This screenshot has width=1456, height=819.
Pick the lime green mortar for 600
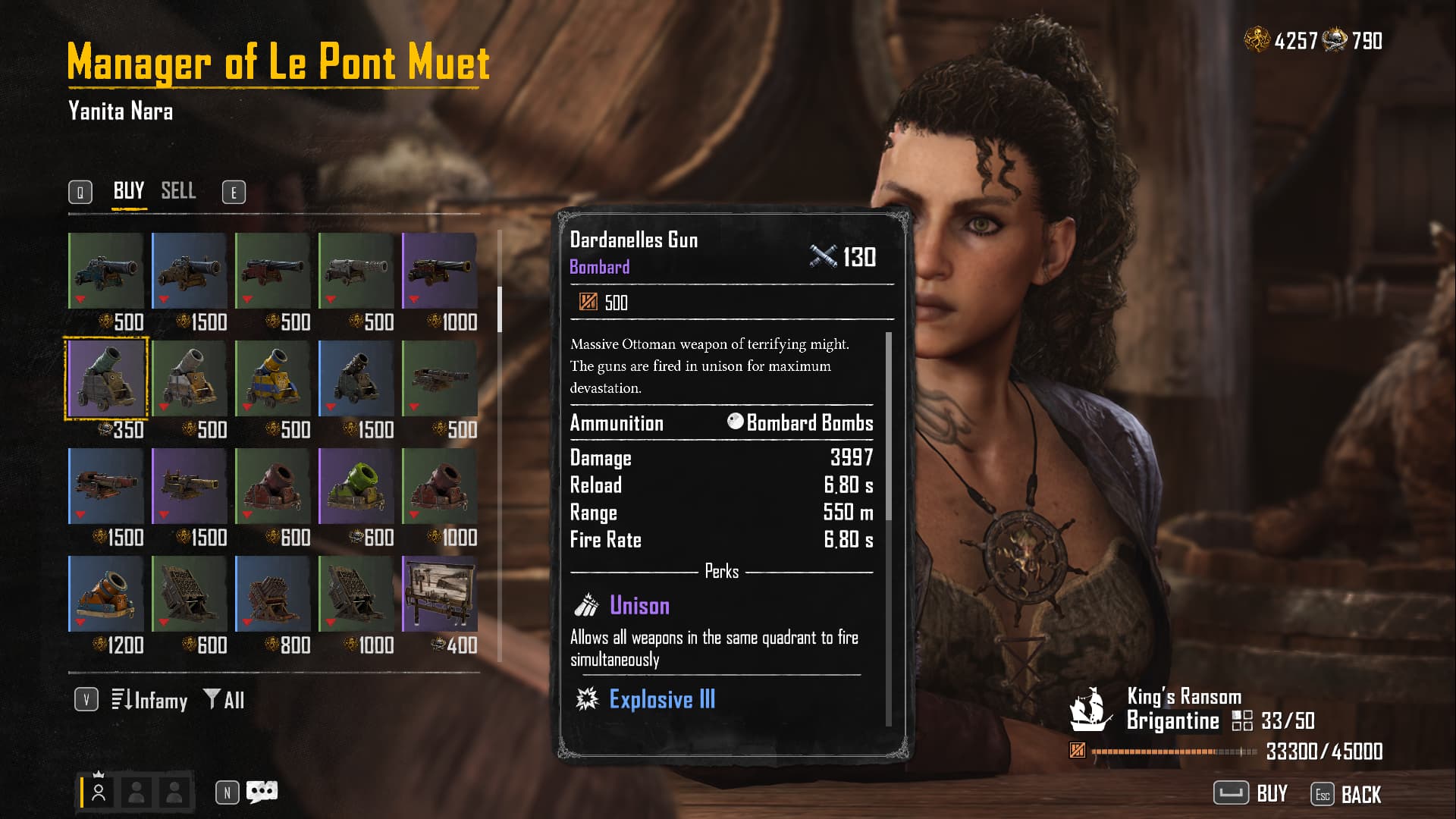click(356, 486)
